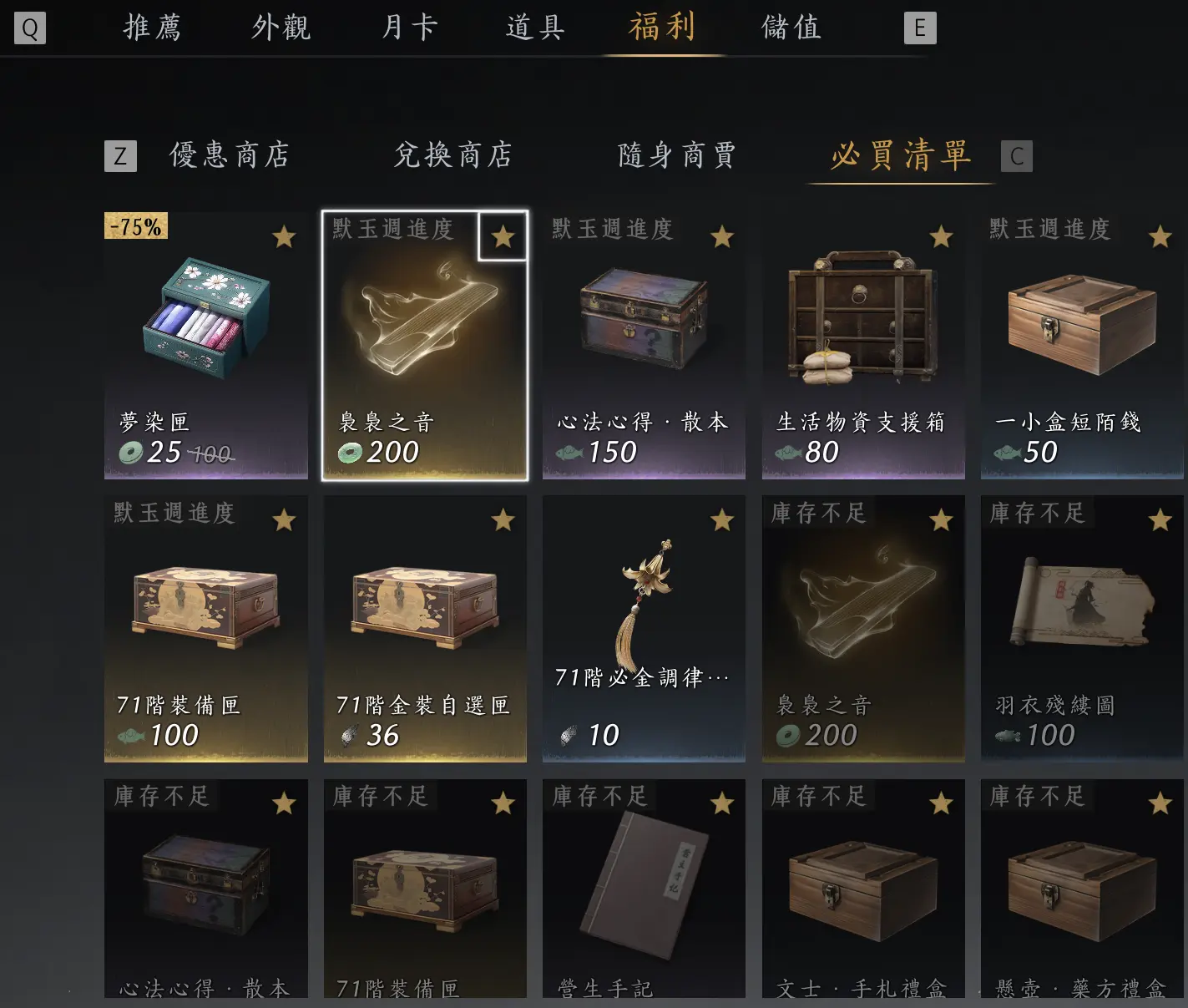Open the 兌換商店 section
The image size is (1188, 1008).
[x=452, y=155]
